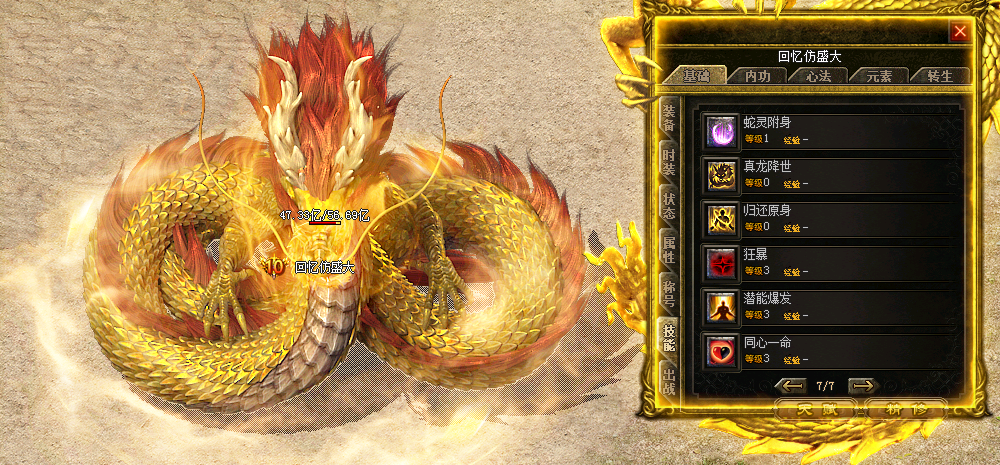
Task: Switch to the 转生 tab
Action: click(x=941, y=76)
